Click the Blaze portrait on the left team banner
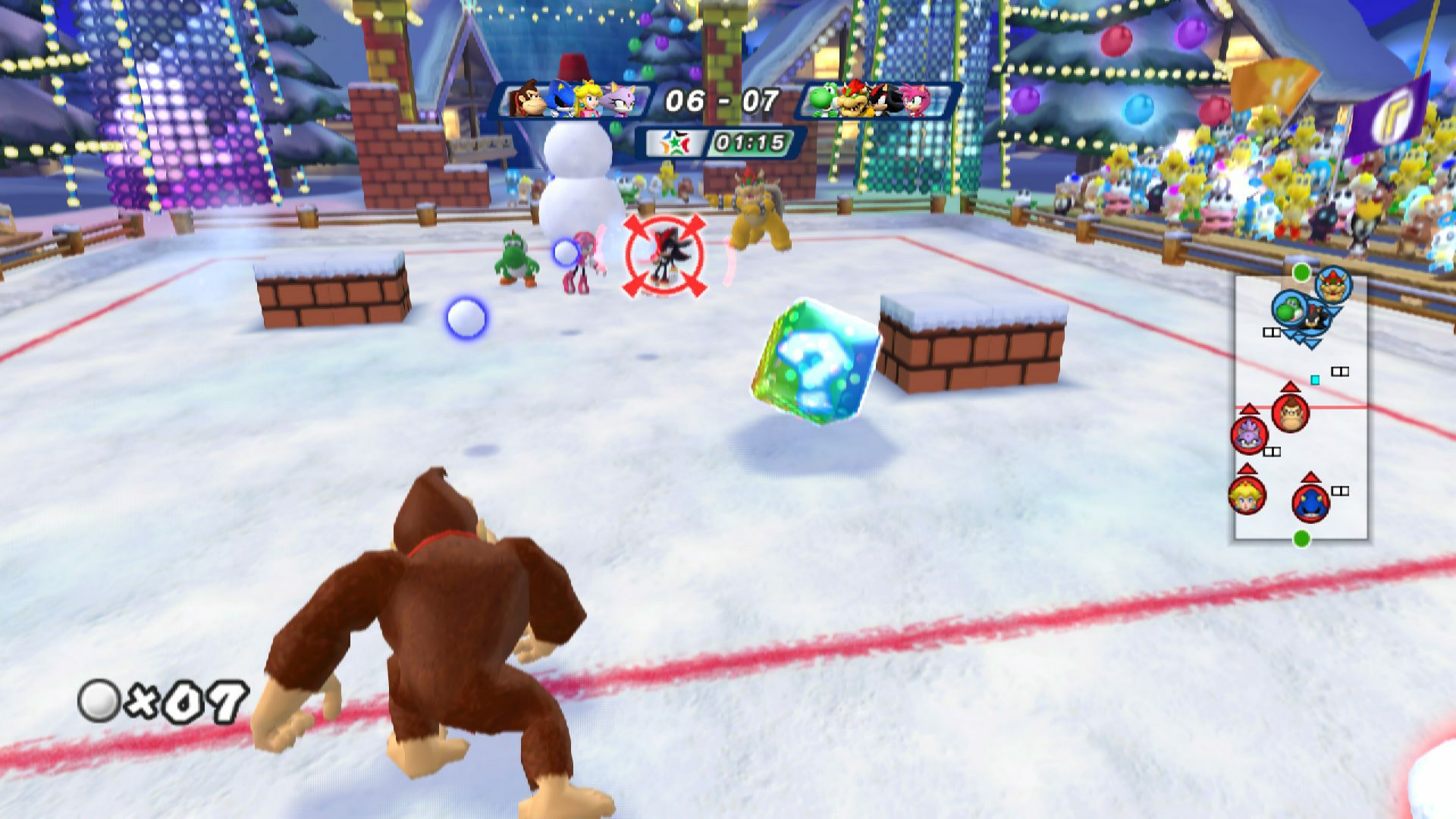The image size is (1456, 819). click(620, 101)
